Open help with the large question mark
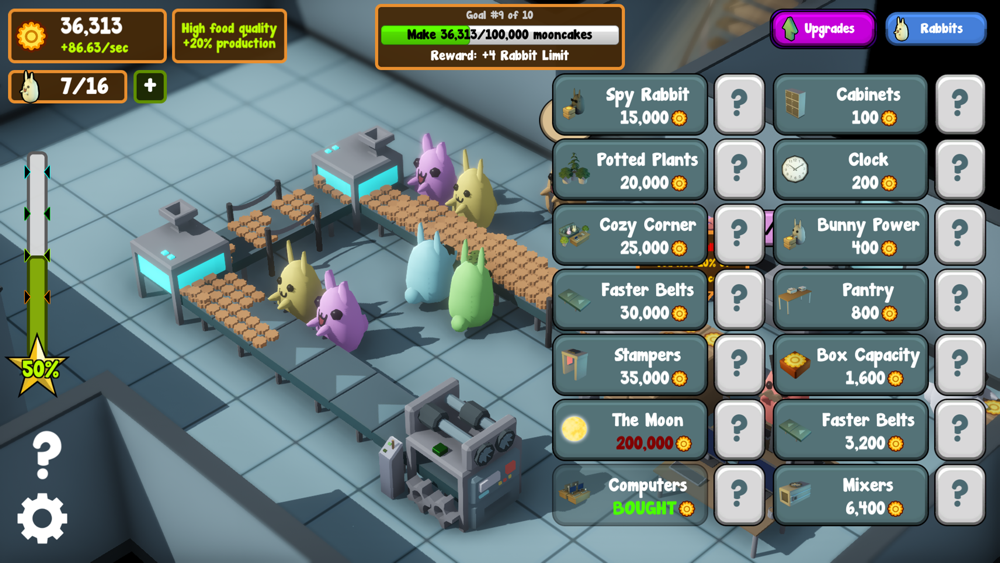The width and height of the screenshot is (1000, 563). 46,455
